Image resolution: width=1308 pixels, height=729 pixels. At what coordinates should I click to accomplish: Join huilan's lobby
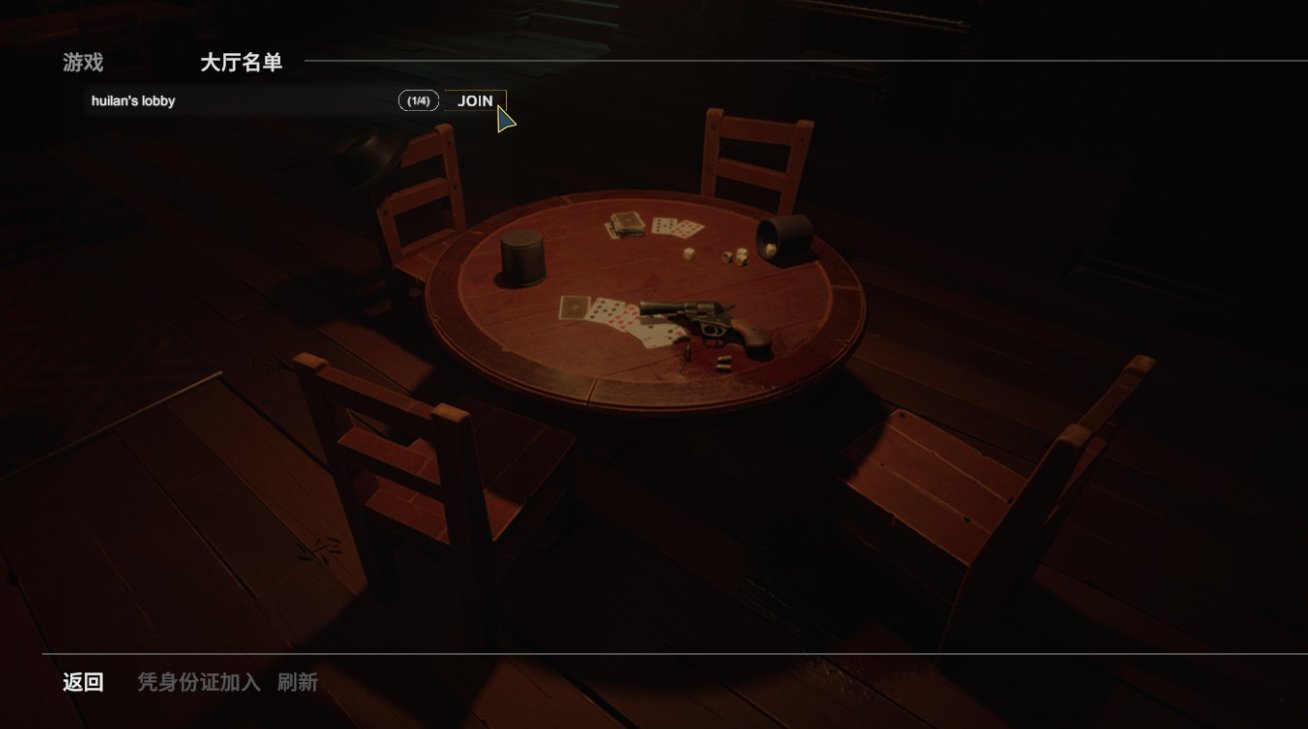[475, 101]
